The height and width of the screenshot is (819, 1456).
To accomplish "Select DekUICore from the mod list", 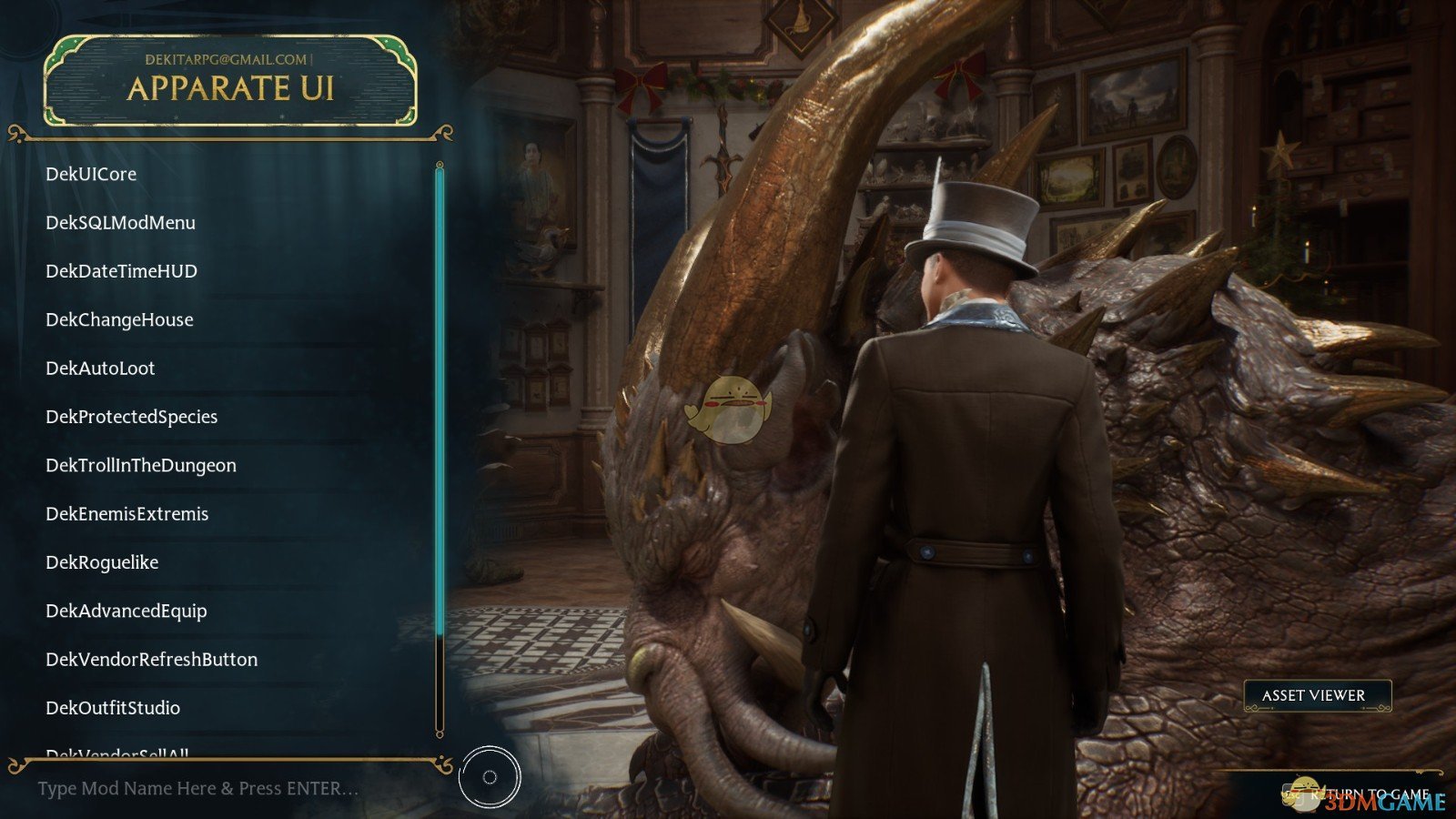I will 91,174.
